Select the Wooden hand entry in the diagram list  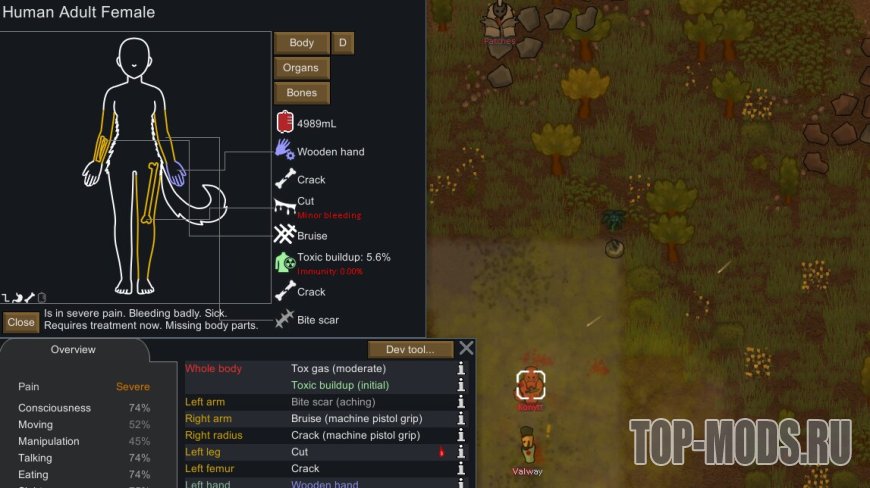click(x=330, y=152)
